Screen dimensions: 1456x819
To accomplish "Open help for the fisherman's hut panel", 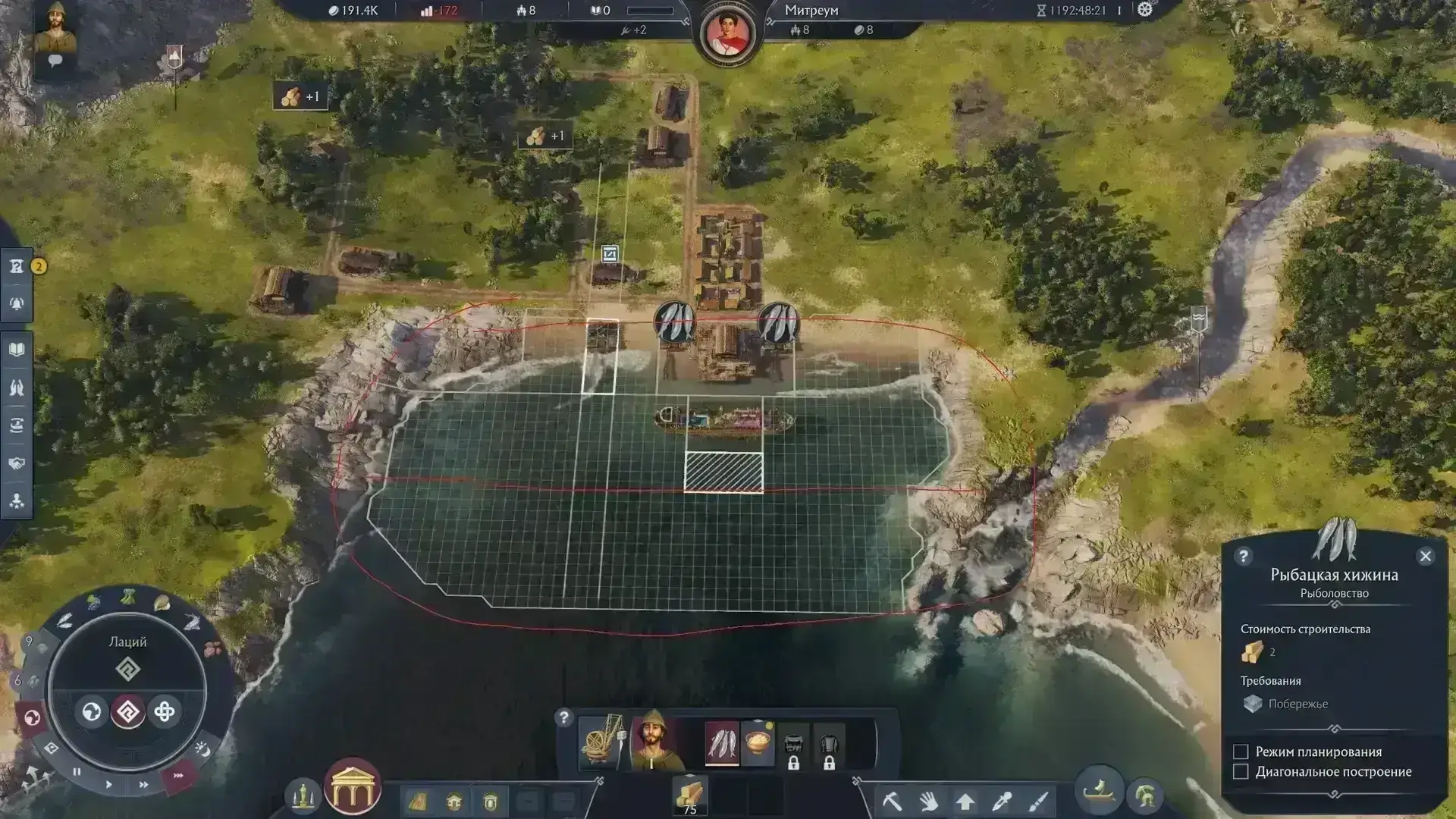I will [1243, 557].
